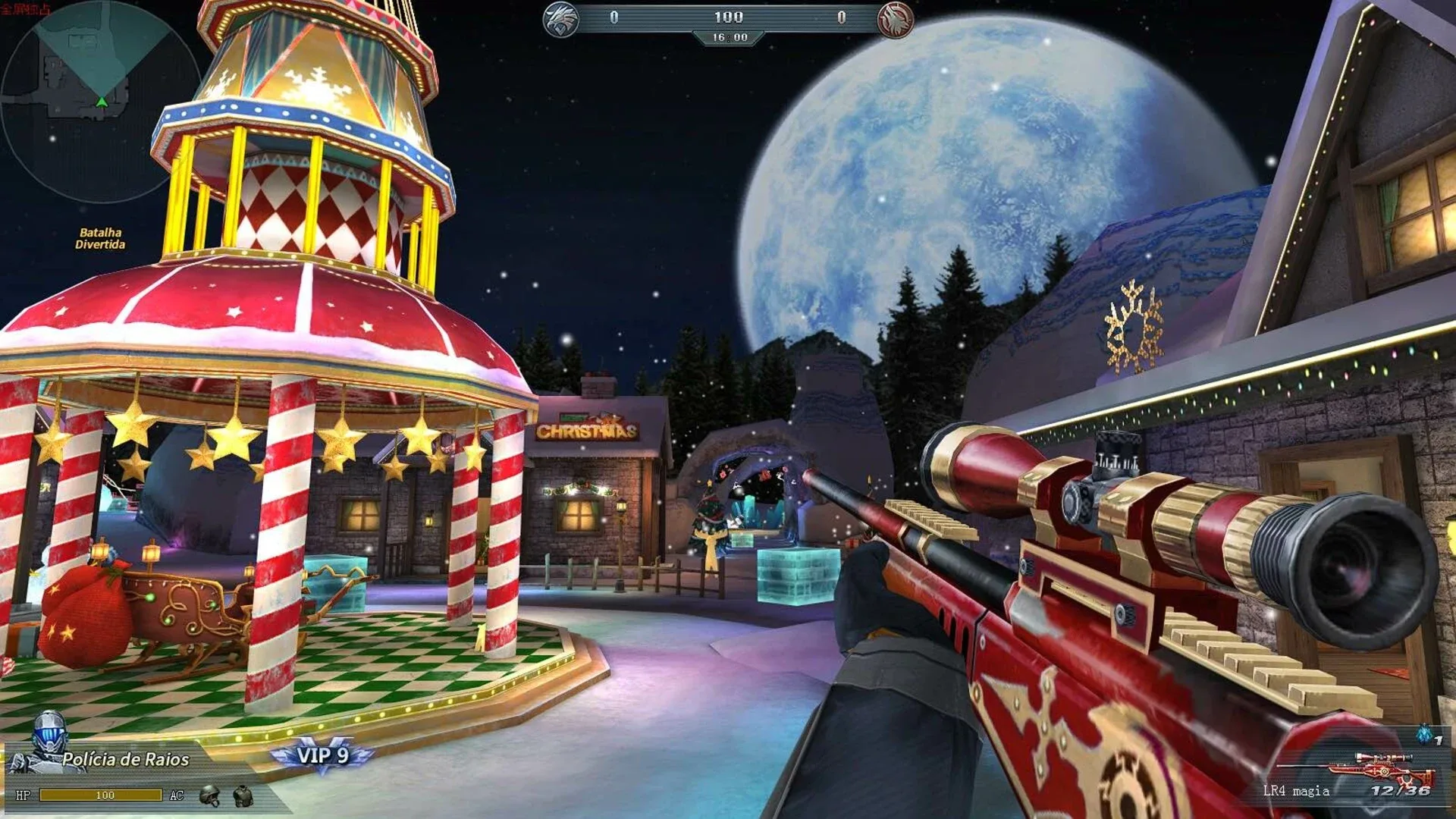Toggle the 全屏独占 fullscreen exclusive option

27,8
